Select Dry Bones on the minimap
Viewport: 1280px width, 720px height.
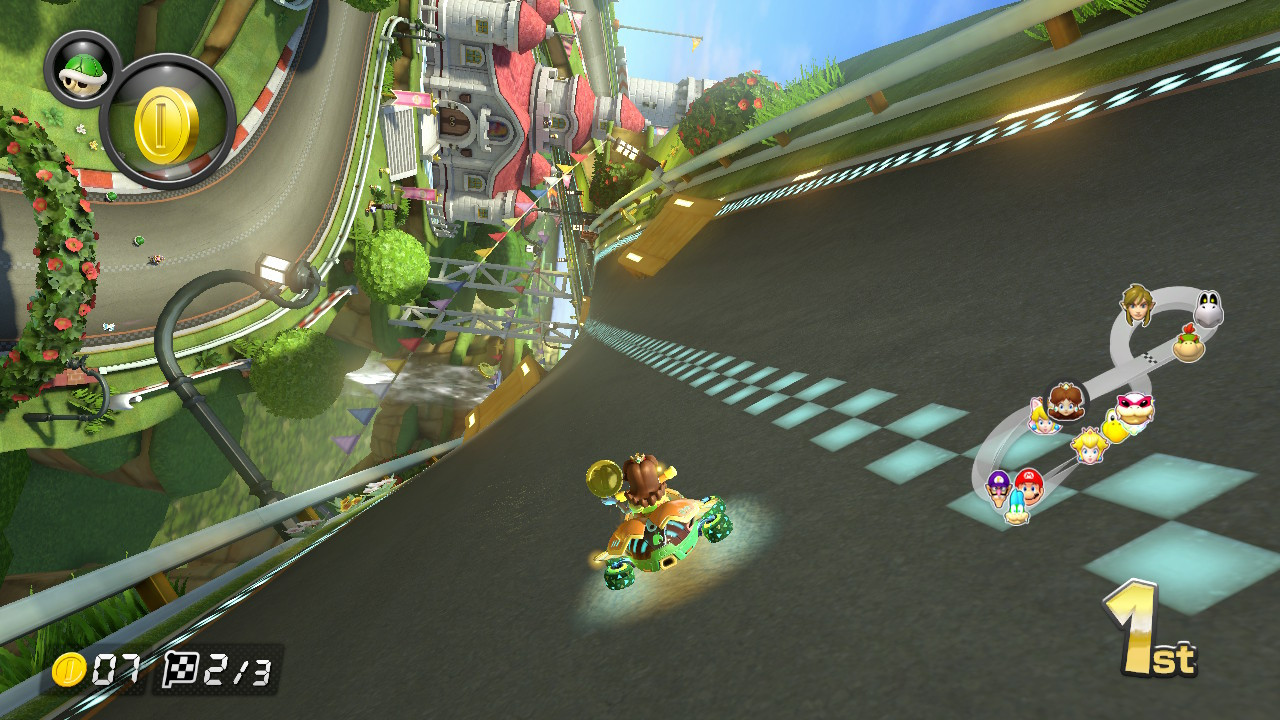point(1208,309)
